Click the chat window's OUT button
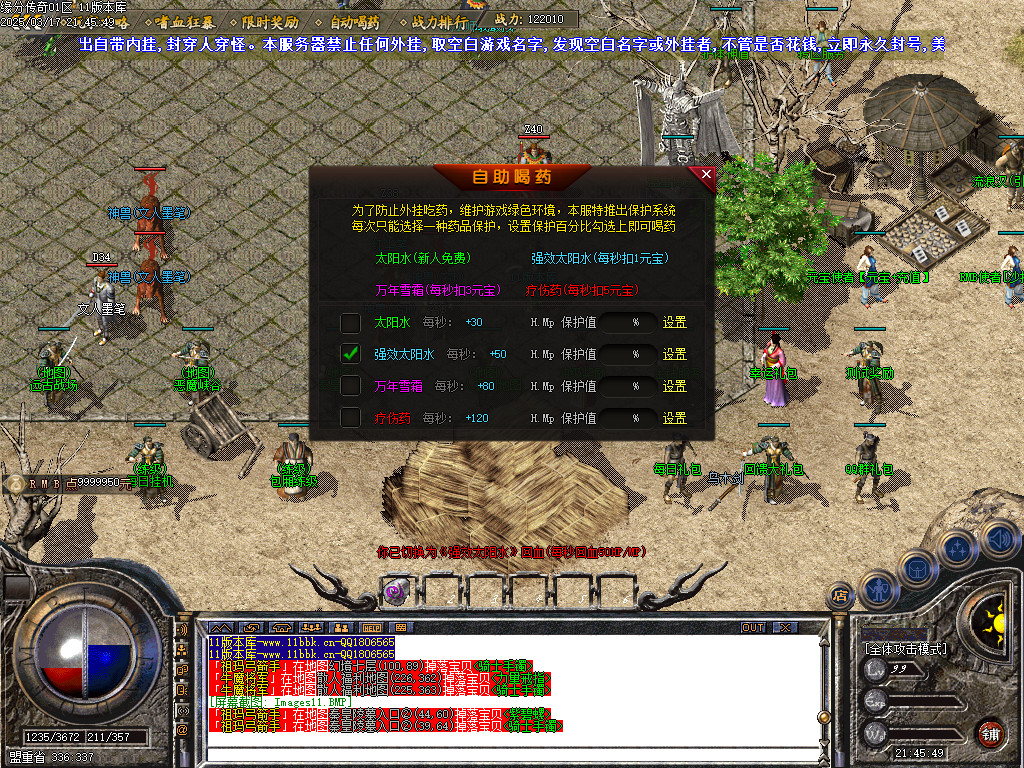The height and width of the screenshot is (768, 1024). (752, 627)
